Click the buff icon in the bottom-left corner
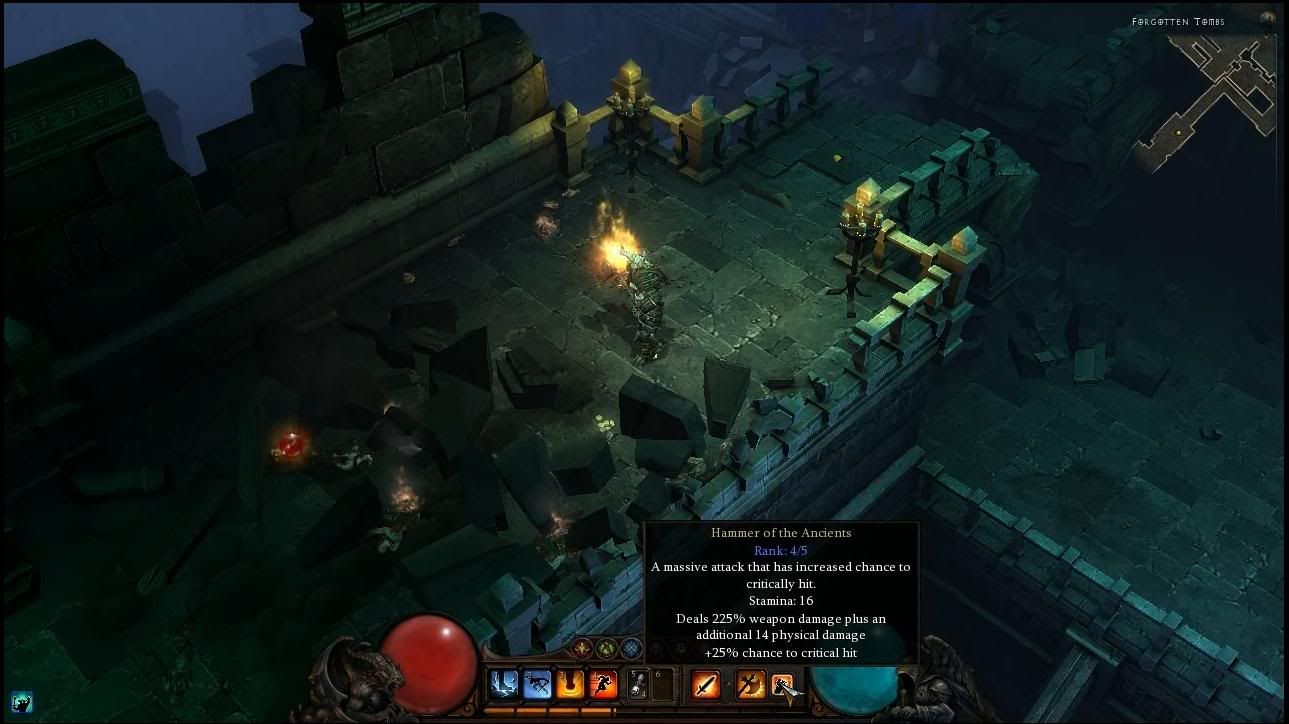This screenshot has width=1289, height=724. click(x=21, y=703)
